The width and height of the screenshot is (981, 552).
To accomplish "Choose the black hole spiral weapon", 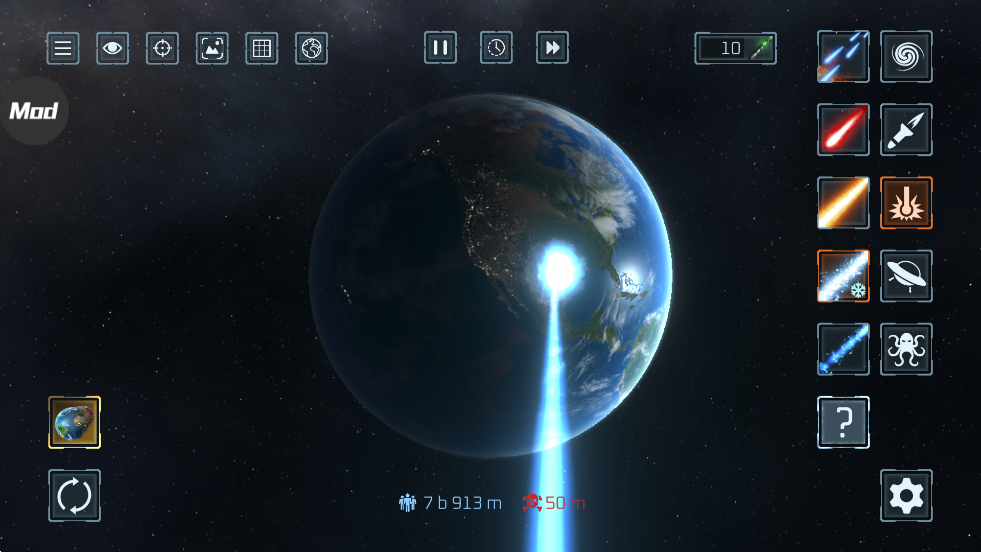I will point(906,56).
